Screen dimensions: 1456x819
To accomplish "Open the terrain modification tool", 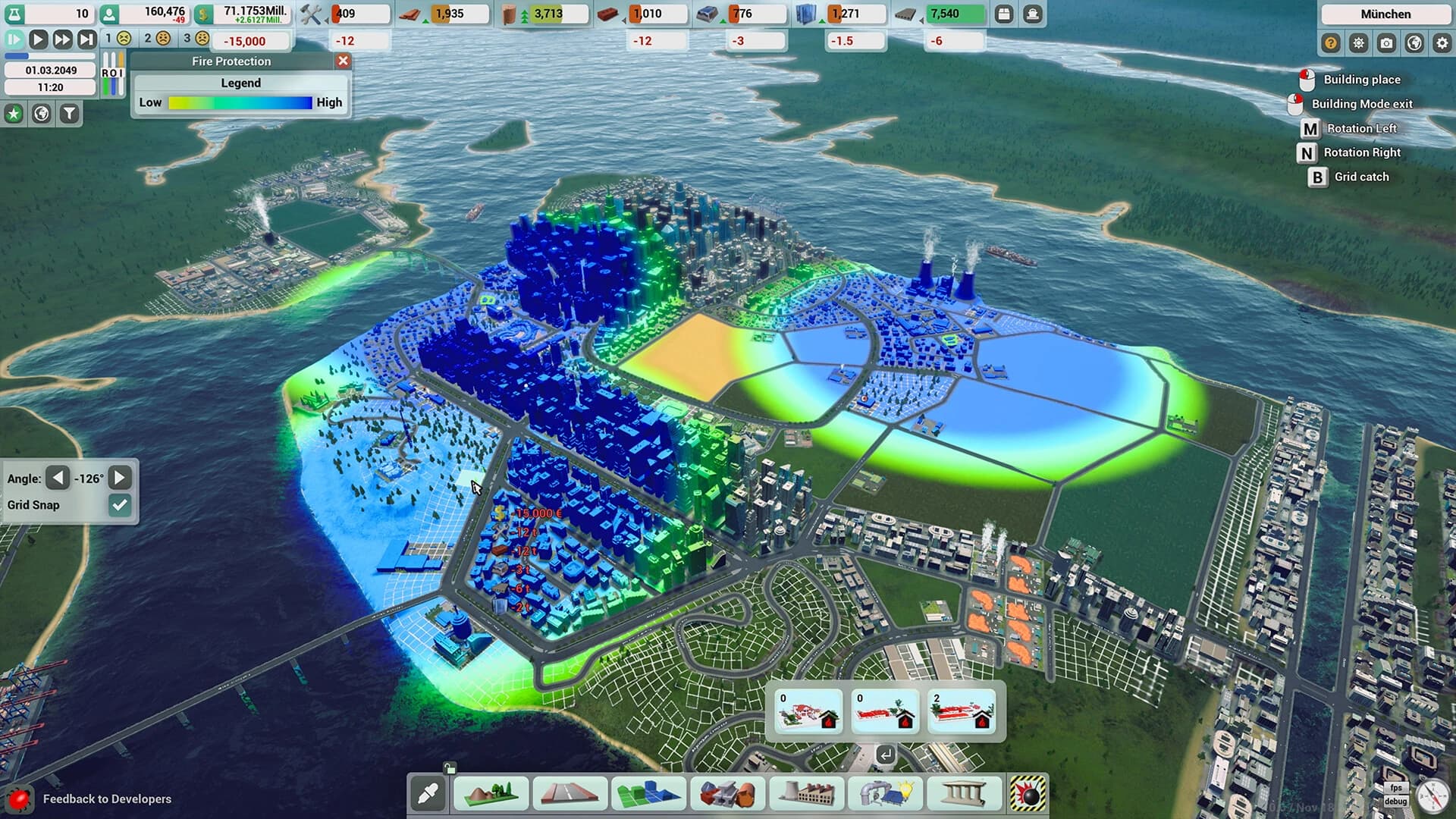I will pos(490,794).
